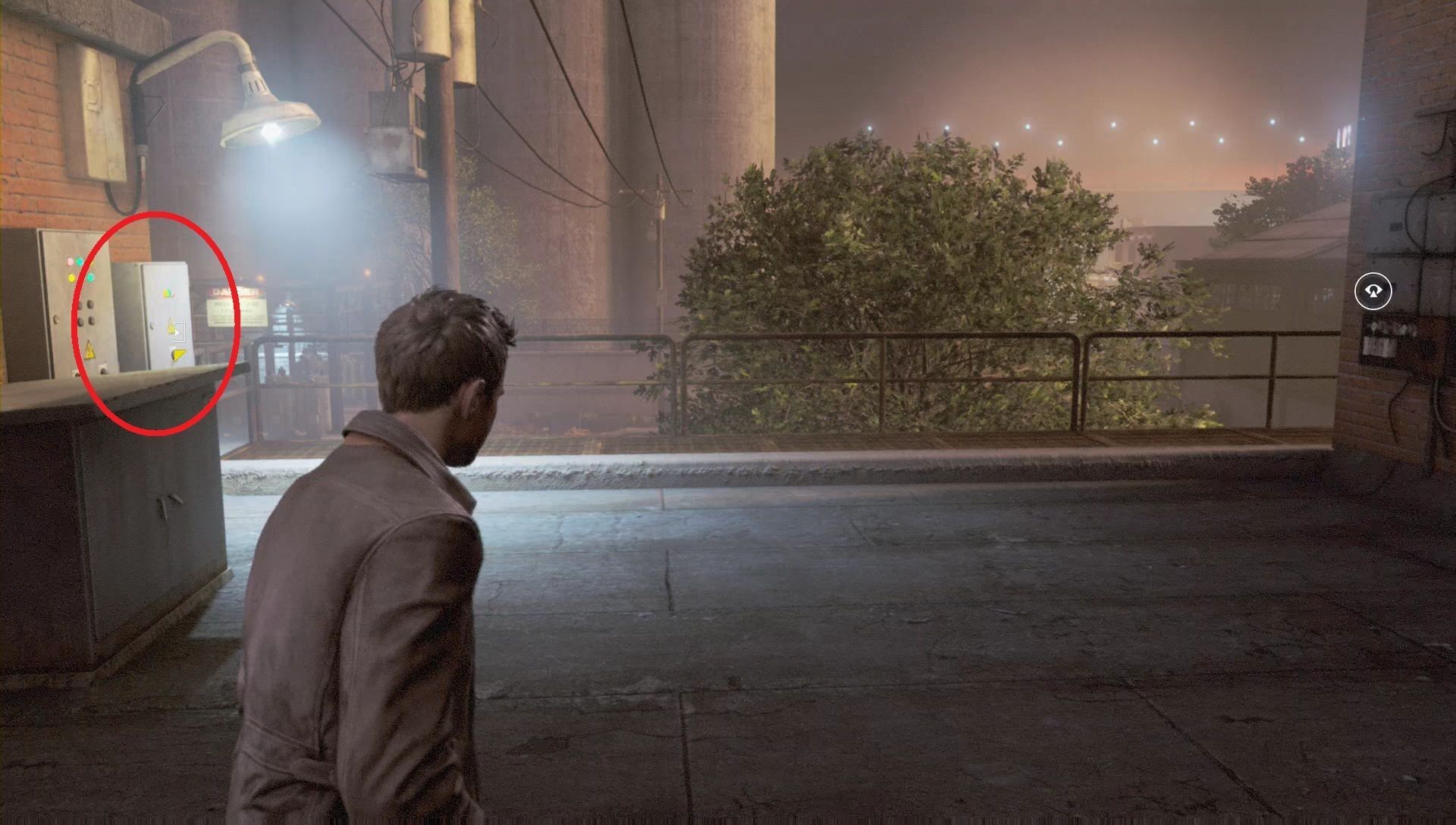Select the white interaction marker on the panel

[179, 331]
